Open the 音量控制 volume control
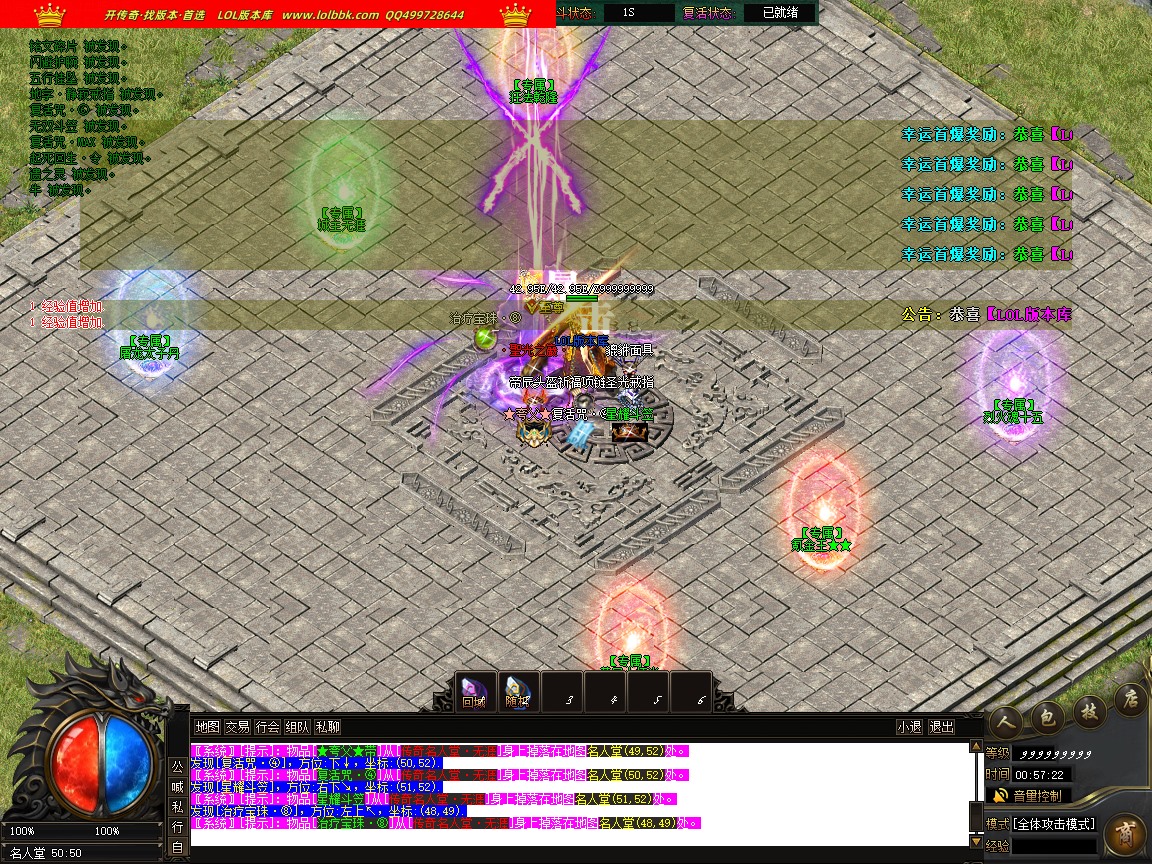The image size is (1152, 864). (1029, 796)
